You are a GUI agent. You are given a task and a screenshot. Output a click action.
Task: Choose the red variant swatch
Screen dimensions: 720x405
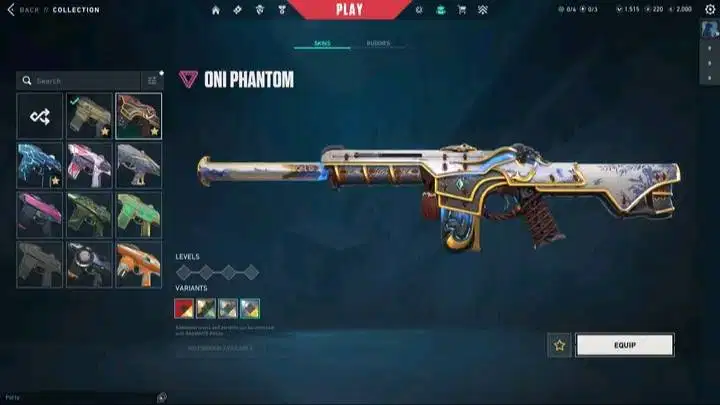pyautogui.click(x=184, y=307)
